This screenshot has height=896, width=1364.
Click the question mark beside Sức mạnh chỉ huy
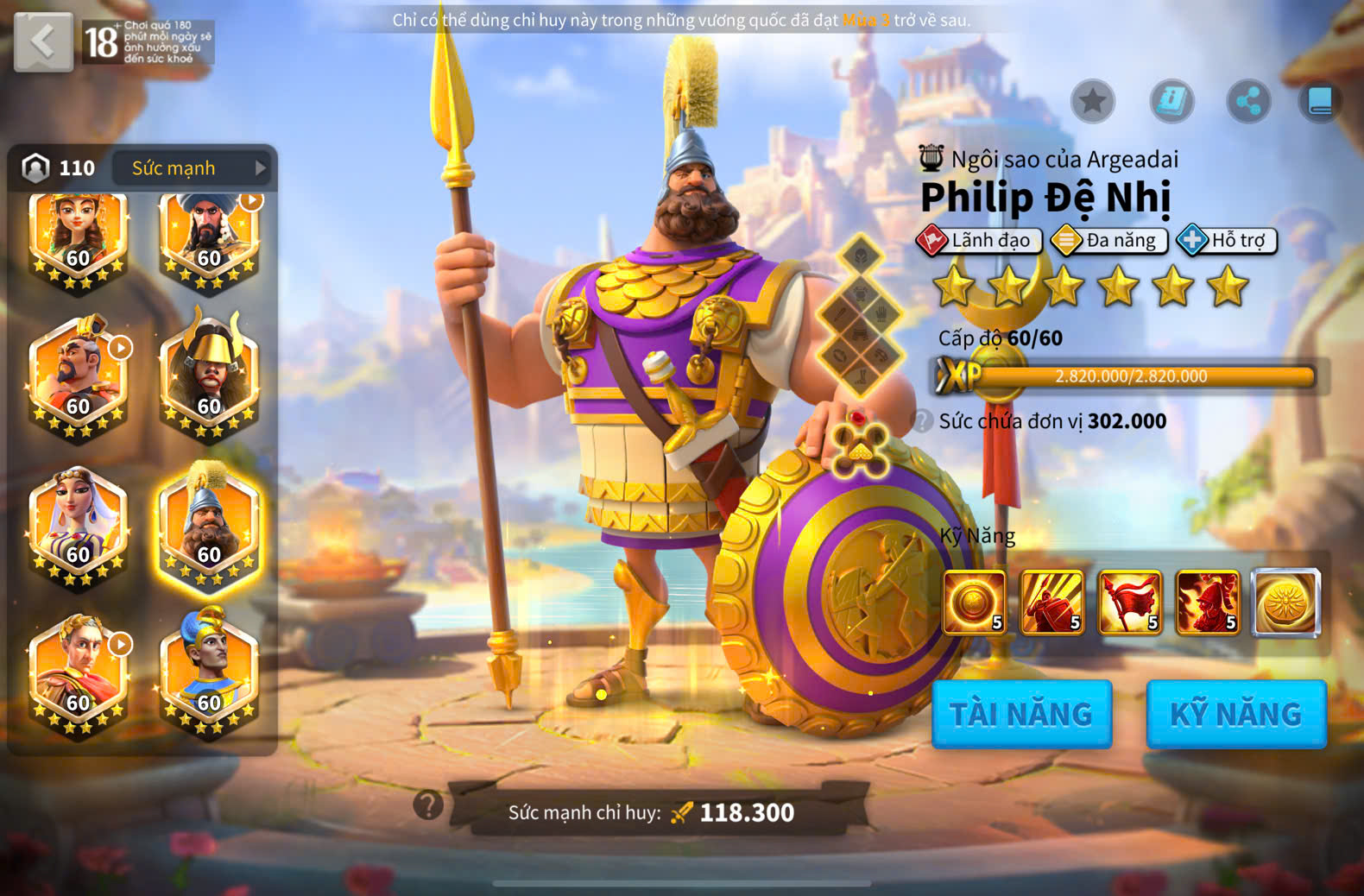point(428,805)
